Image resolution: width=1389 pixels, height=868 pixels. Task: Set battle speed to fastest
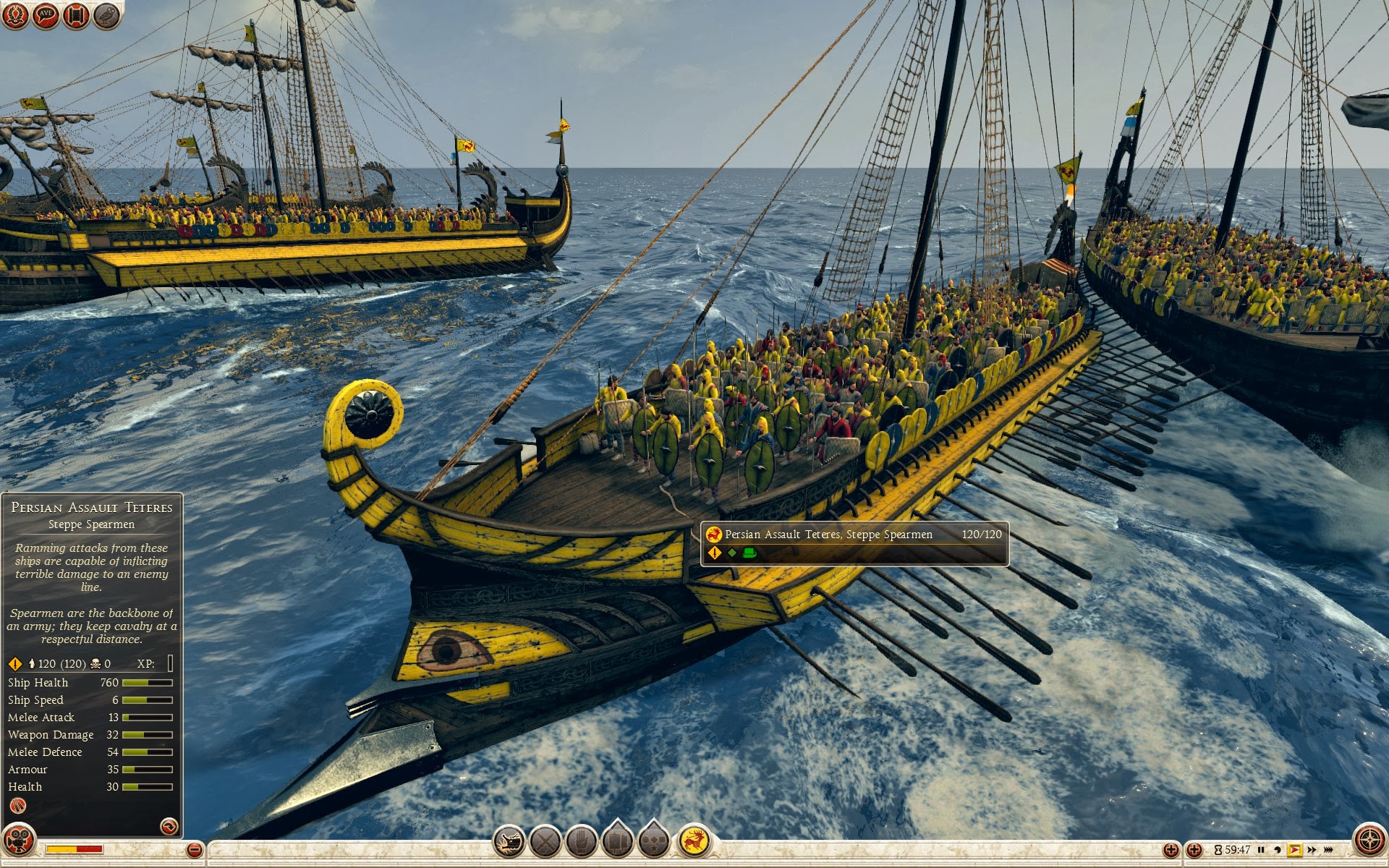tap(1328, 850)
